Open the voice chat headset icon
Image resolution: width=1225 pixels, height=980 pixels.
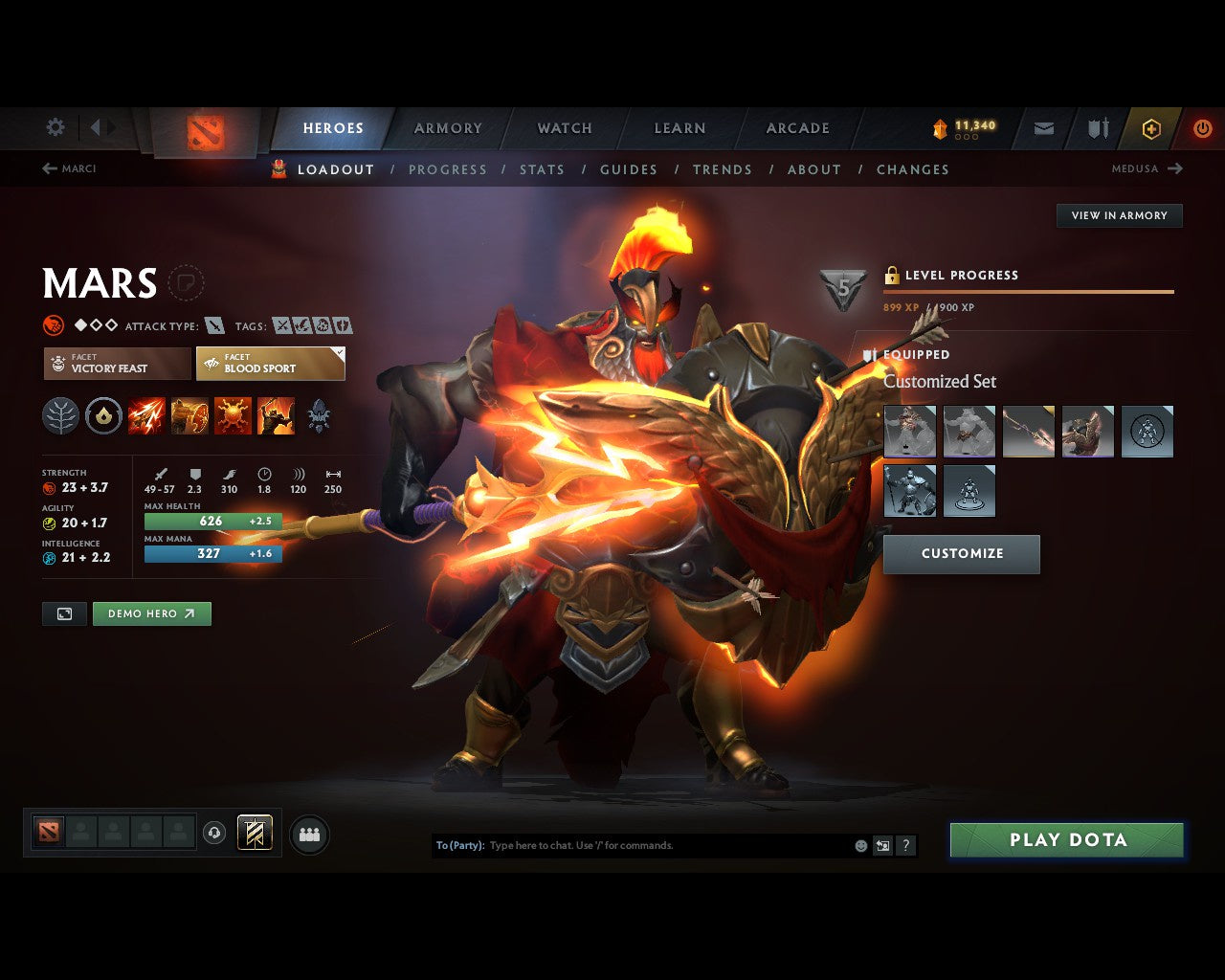click(x=214, y=834)
